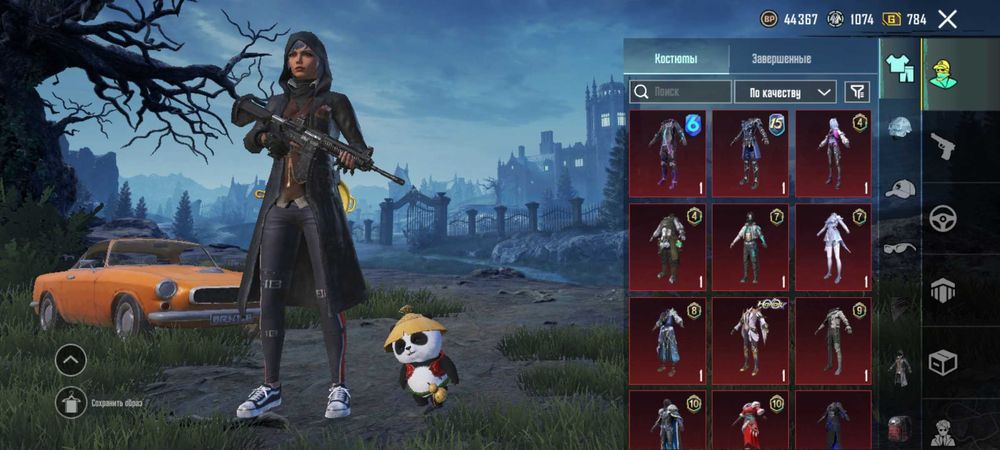Close the inventory with the X button
This screenshot has width=1000, height=450.
tap(947, 18)
